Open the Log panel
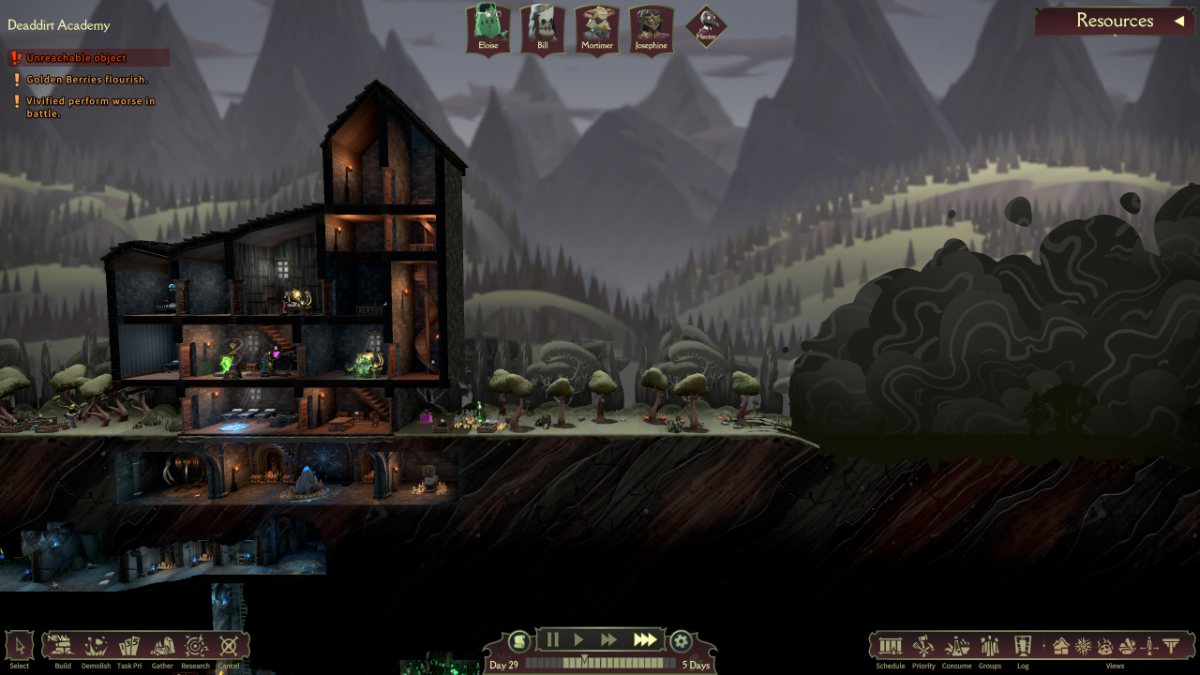Screen dimensions: 1200x675 point(1023,646)
